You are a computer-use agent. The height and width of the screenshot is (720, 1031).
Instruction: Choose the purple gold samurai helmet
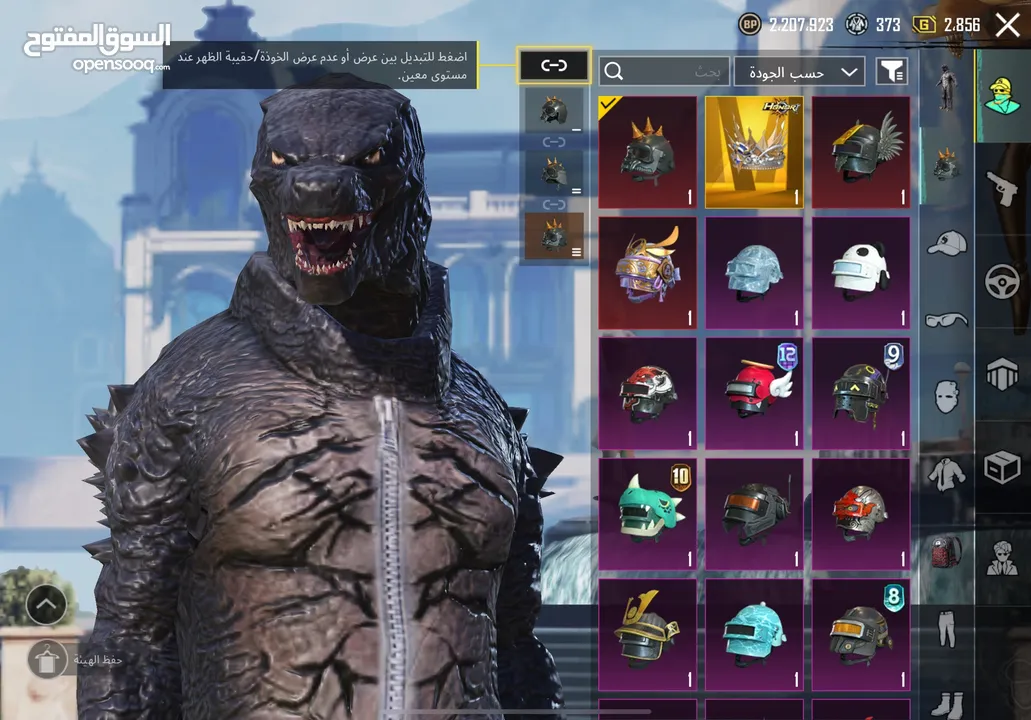tap(647, 273)
